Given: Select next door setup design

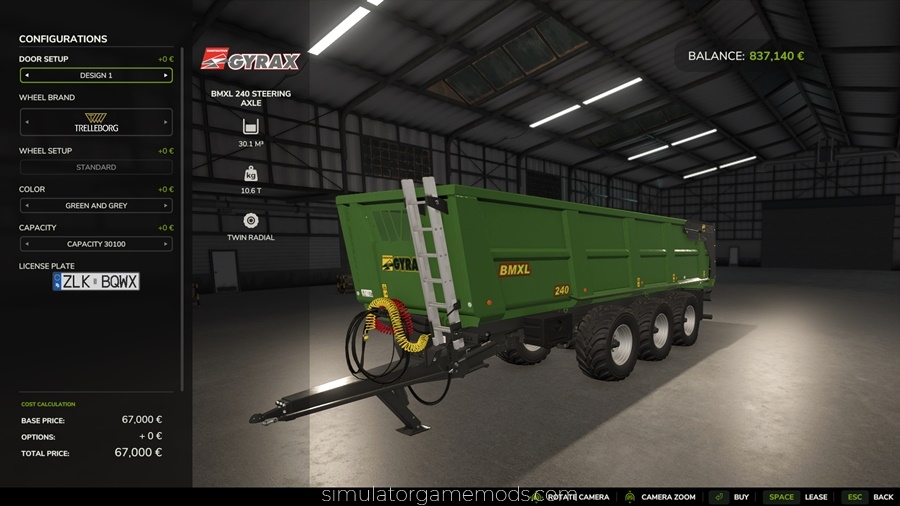Looking at the screenshot, I should pyautogui.click(x=166, y=75).
